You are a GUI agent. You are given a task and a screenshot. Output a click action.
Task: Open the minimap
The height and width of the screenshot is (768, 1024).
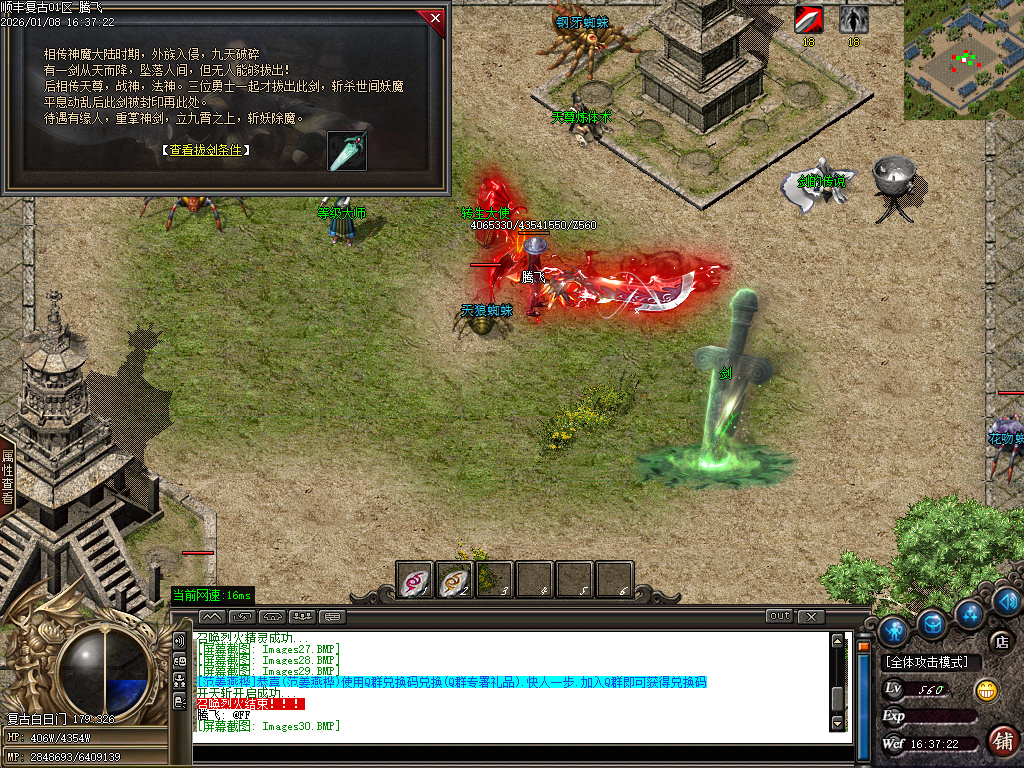point(963,60)
